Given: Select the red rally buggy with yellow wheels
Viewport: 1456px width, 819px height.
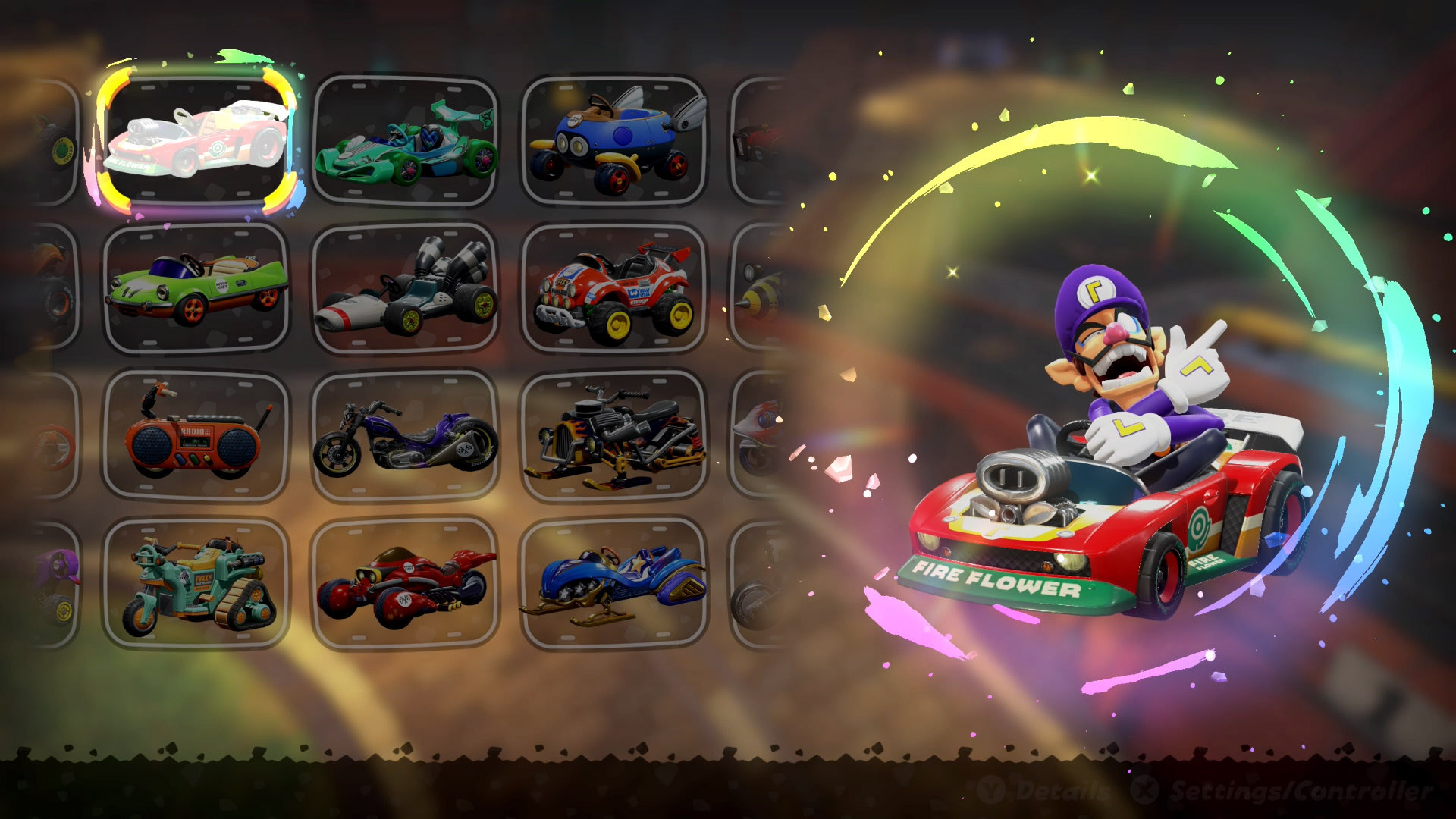Looking at the screenshot, I should pyautogui.click(x=614, y=288).
